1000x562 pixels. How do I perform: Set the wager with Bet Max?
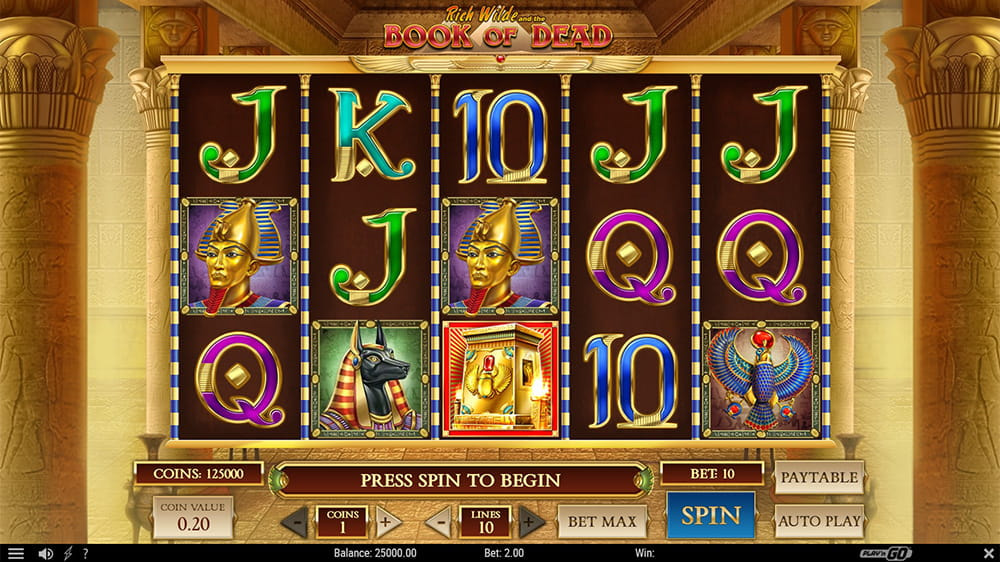tap(602, 521)
